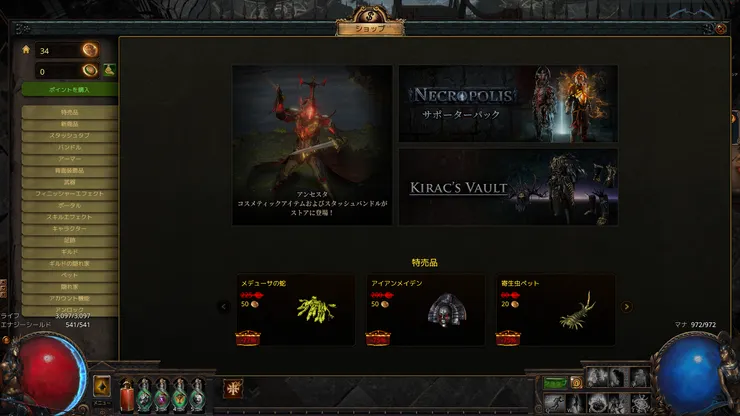Click the ポイントを購入 buy points button

pos(69,90)
